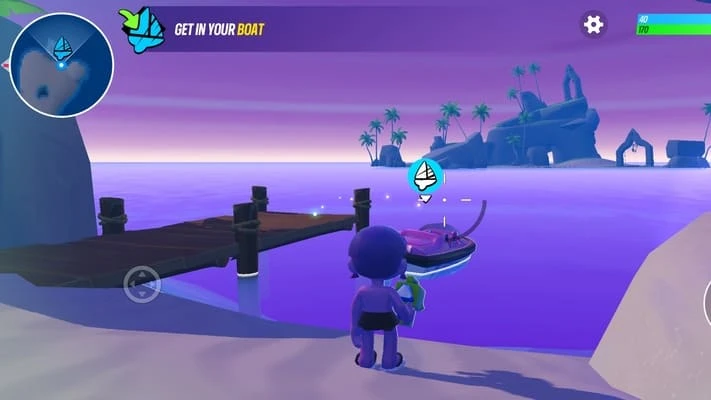
Task: Tap the circular island minimap
Action: point(62,64)
